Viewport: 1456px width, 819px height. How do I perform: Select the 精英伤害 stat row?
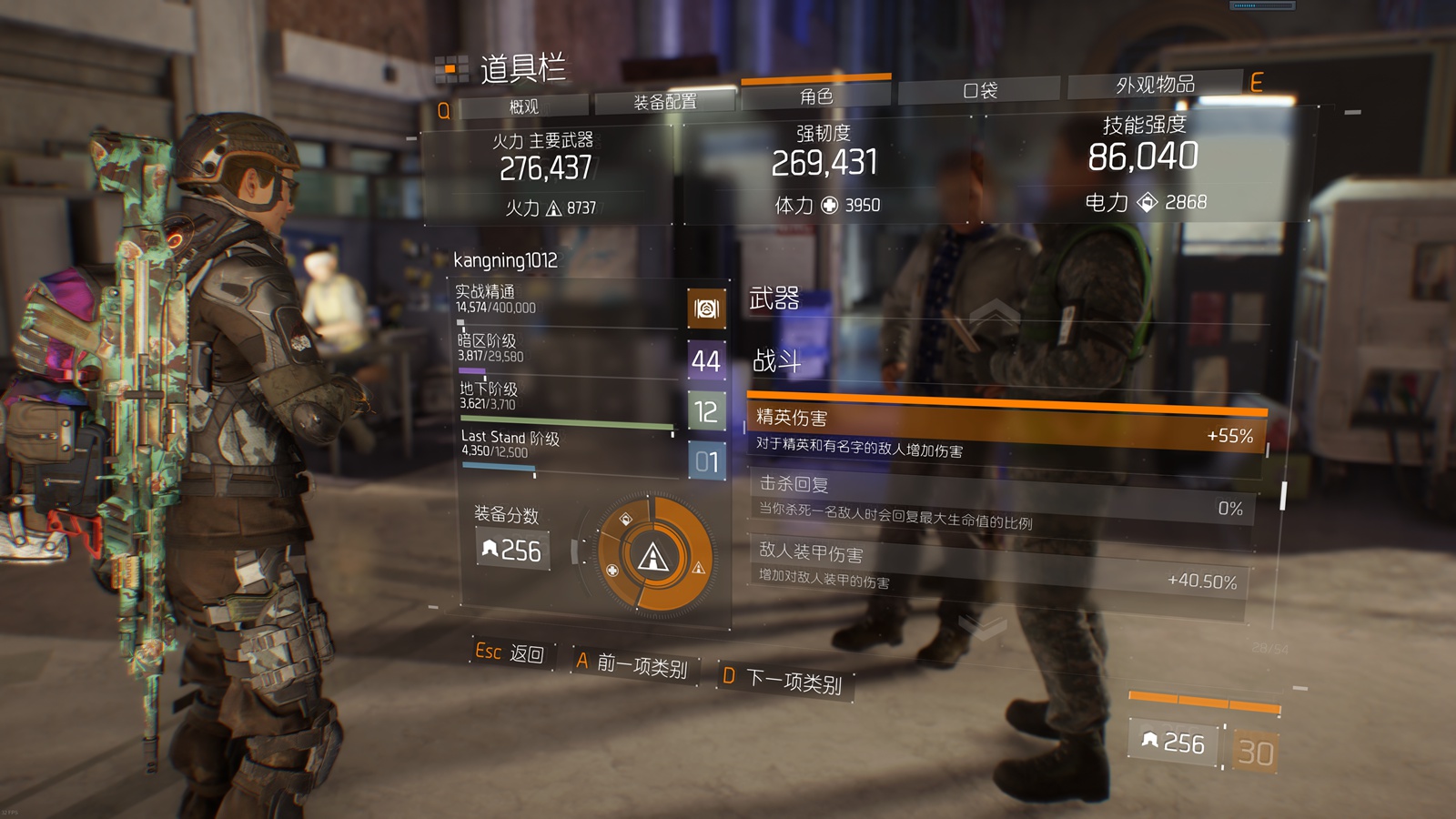pyautogui.click(x=1005, y=433)
